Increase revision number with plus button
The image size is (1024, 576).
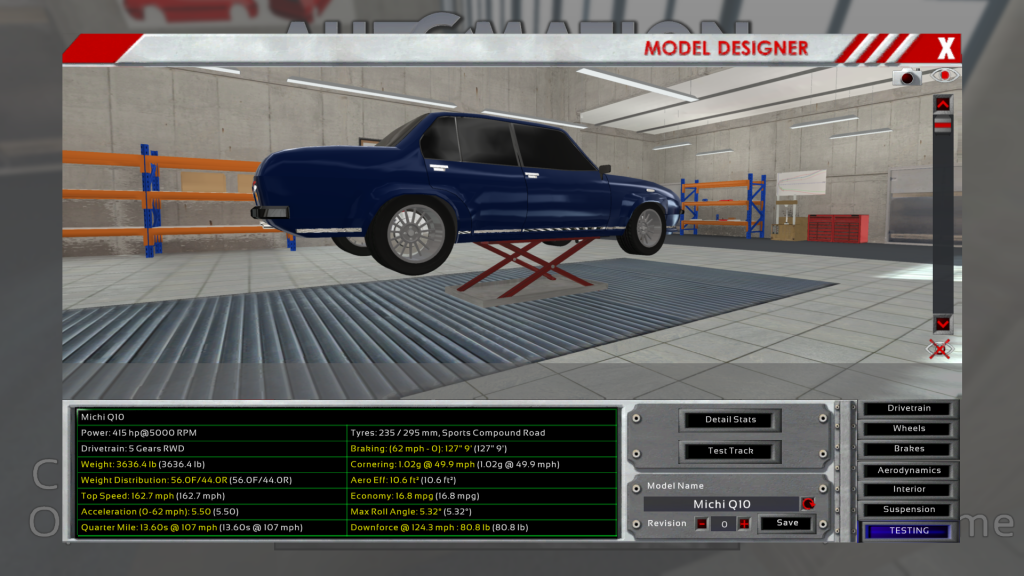744,523
